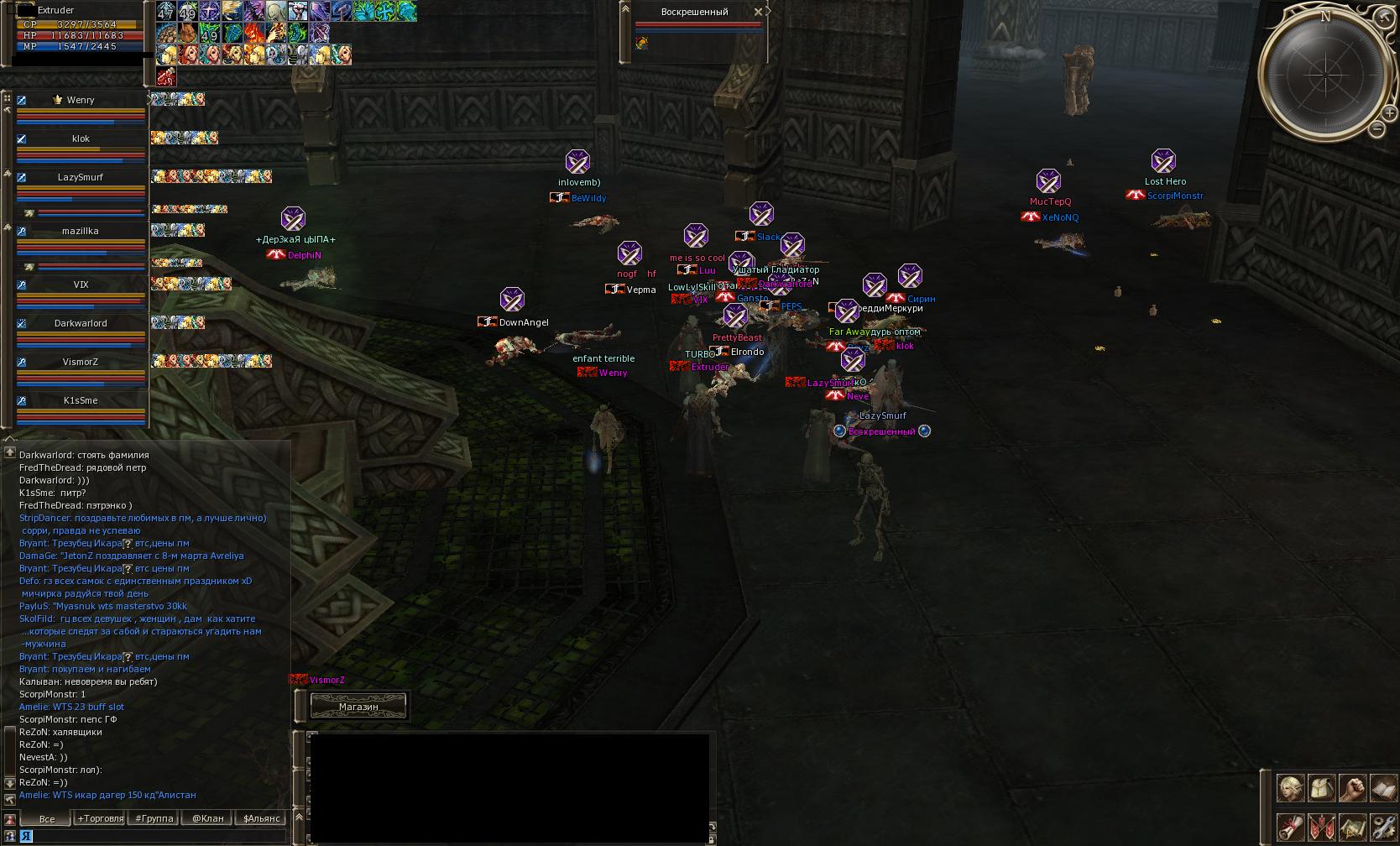Open the character status portrait icon
This screenshot has width=1400, height=846.
coord(1291,788)
